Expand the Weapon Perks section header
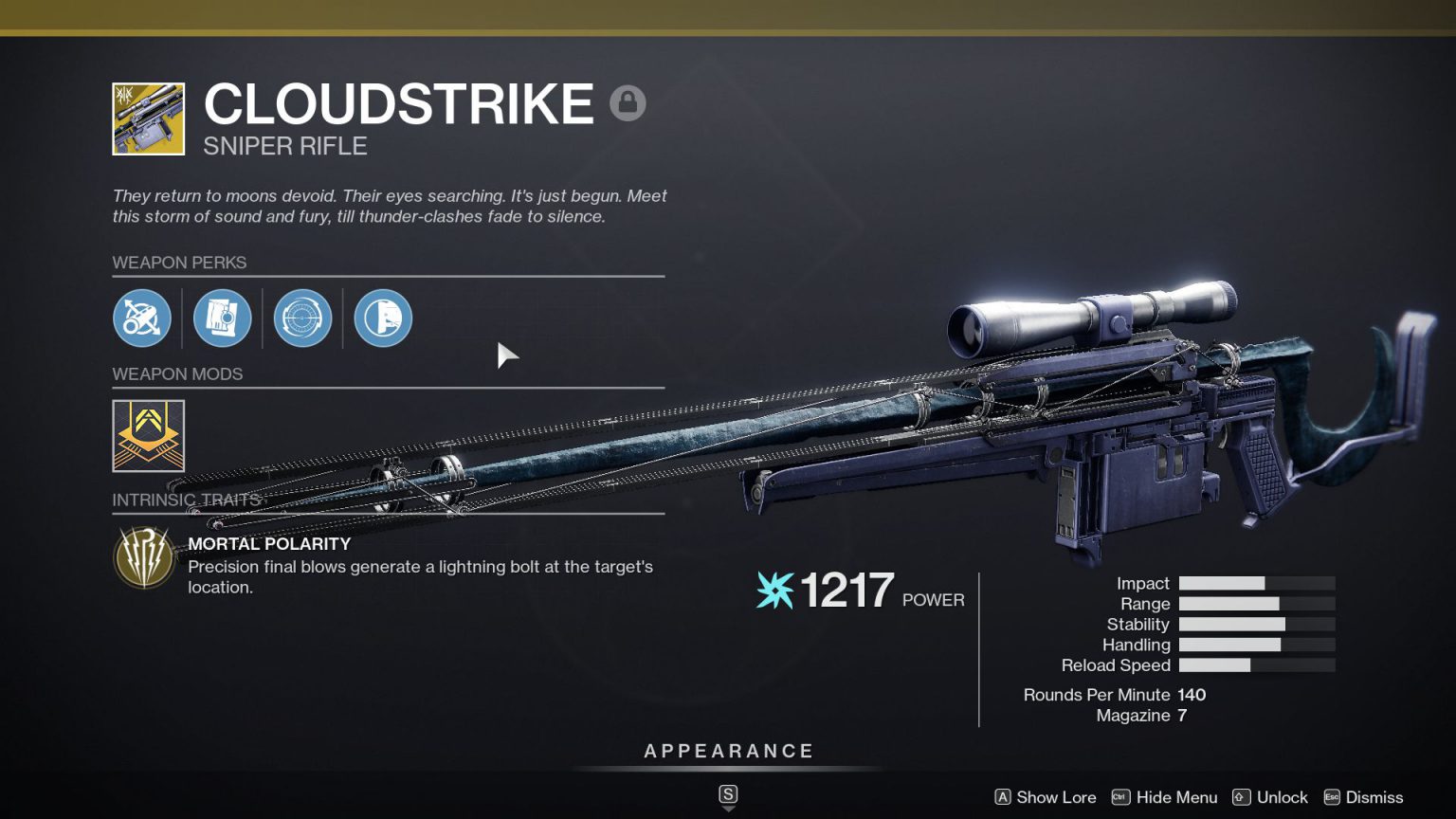This screenshot has width=1456, height=819. point(181,263)
